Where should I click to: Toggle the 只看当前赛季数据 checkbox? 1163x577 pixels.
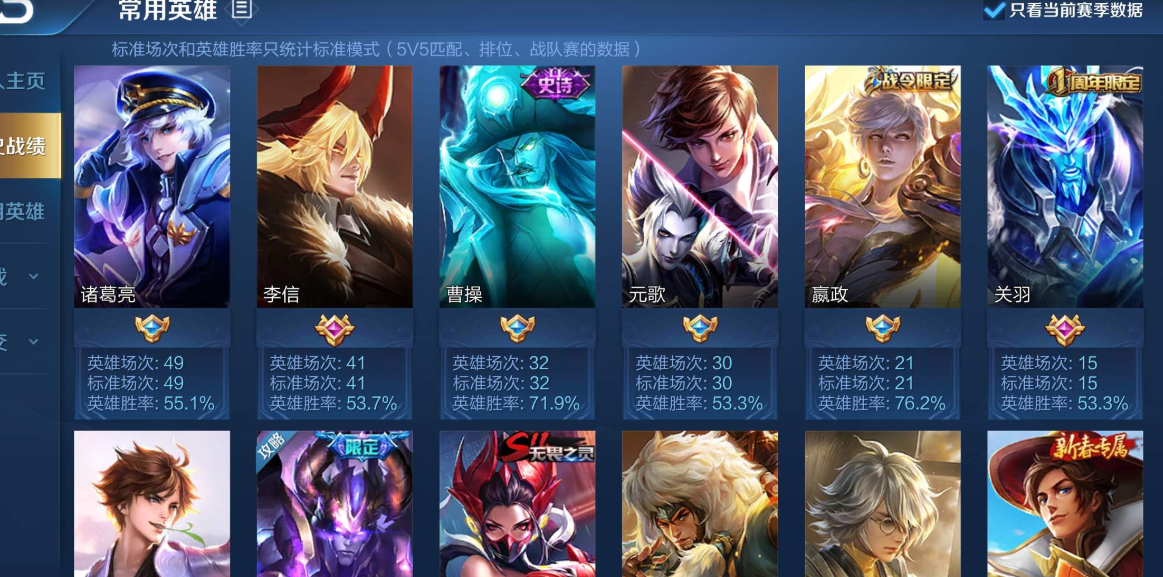(x=994, y=11)
